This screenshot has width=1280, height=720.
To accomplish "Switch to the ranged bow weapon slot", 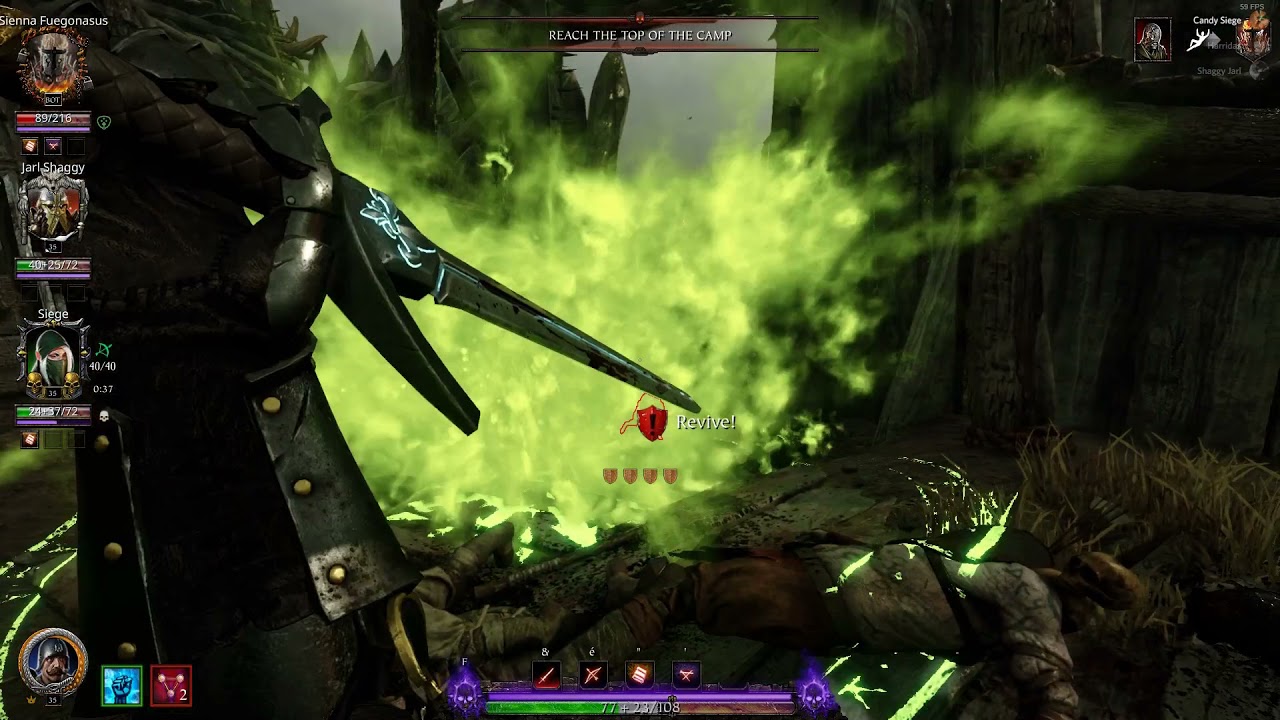I will click(x=593, y=676).
